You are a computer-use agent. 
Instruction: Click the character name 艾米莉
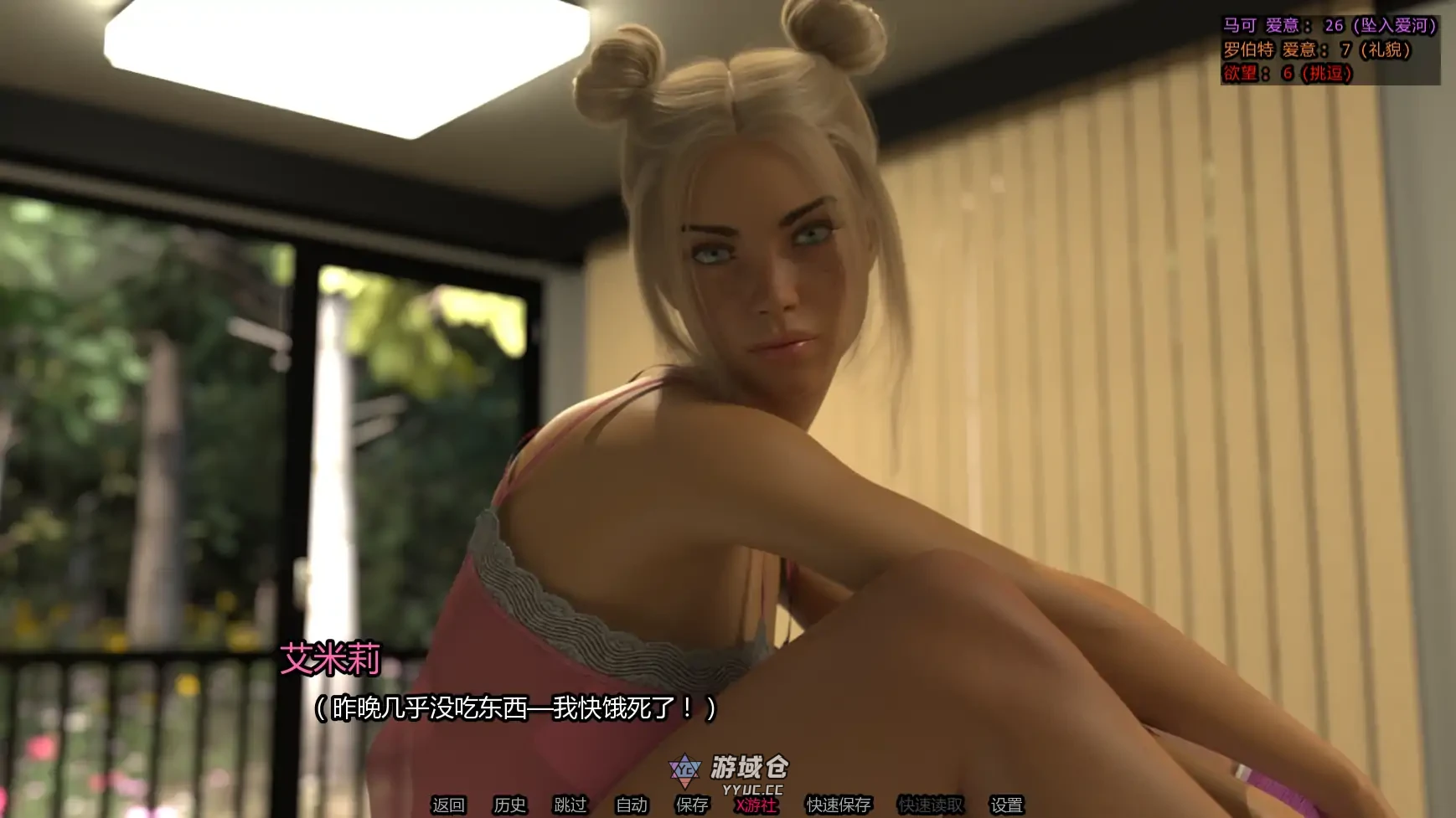[x=331, y=661]
